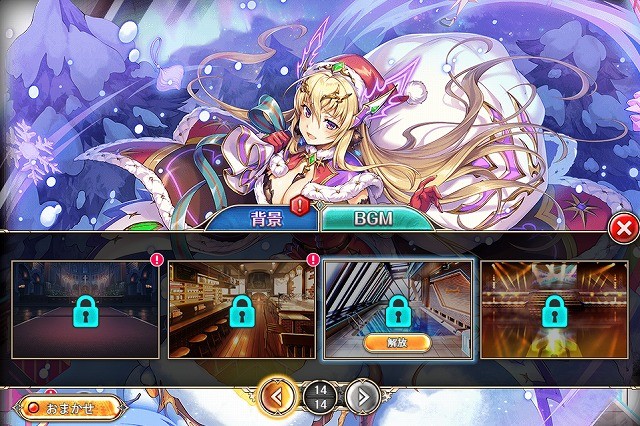Choose the locked bar counter background
This screenshot has height=426, width=640.
pos(241,309)
